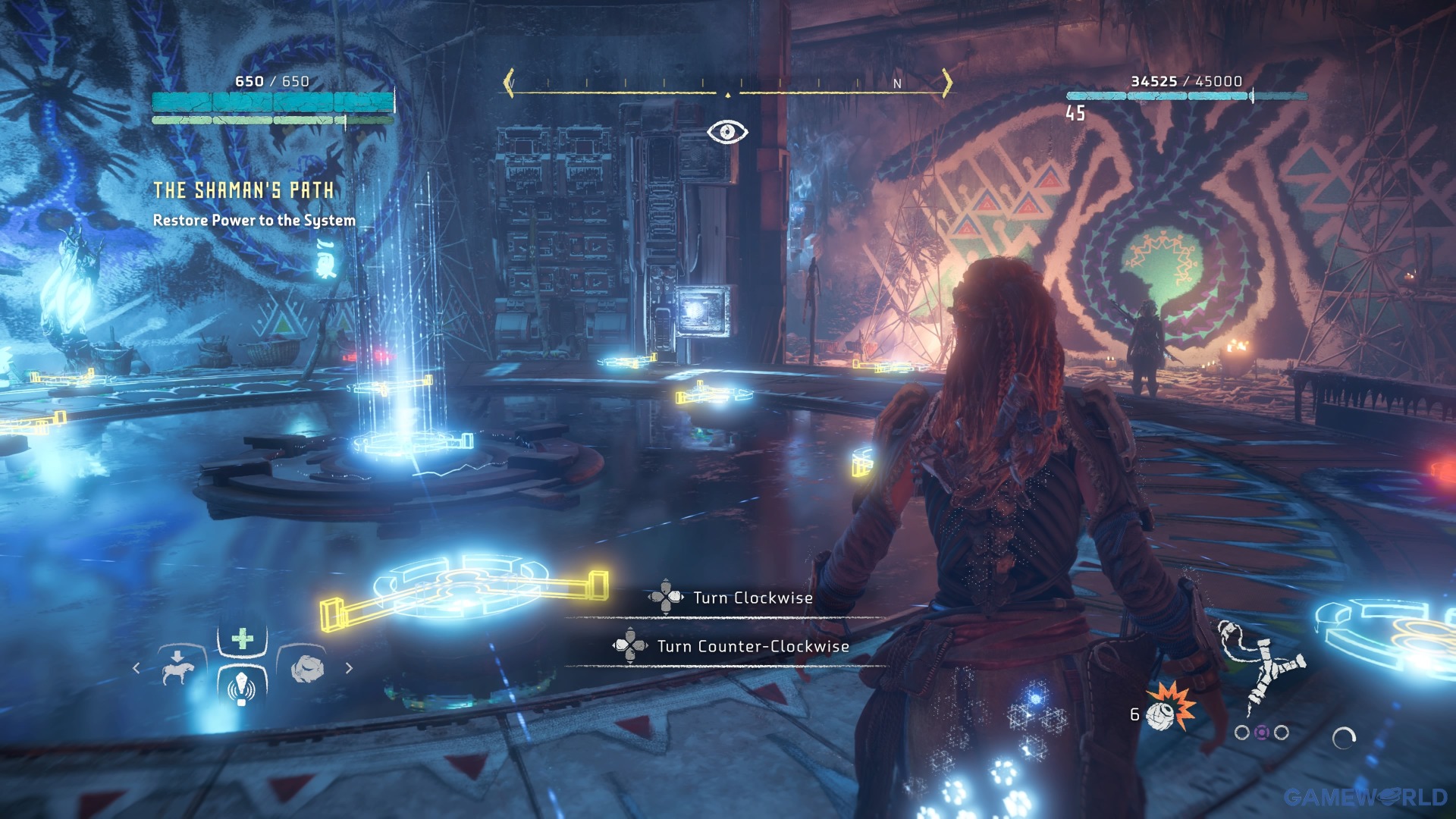This screenshot has height=819, width=1456.
Task: Choose the Turn Clockwise option
Action: tap(752, 598)
